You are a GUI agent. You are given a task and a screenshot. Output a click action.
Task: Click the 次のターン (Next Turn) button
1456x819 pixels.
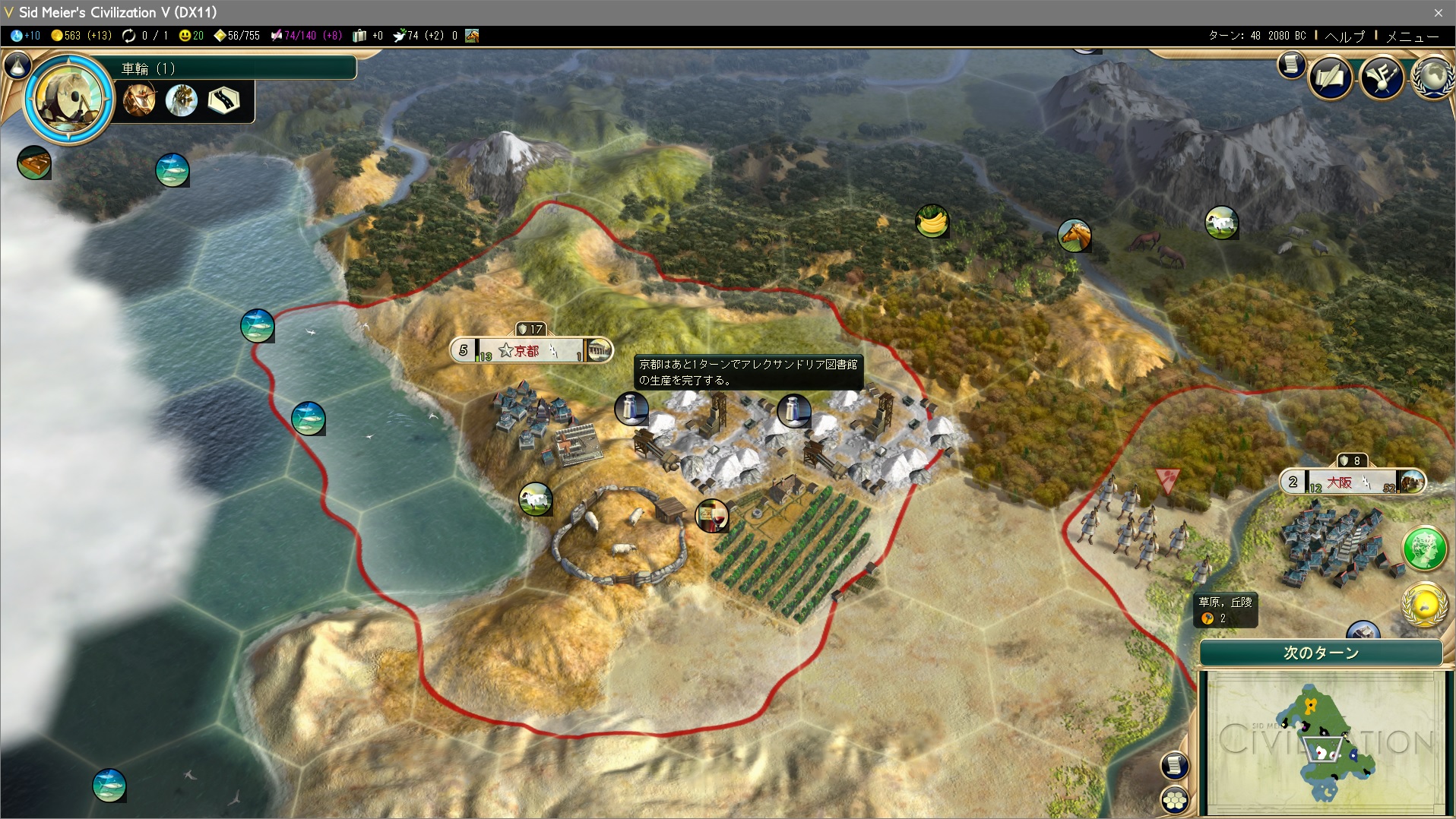[x=1321, y=653]
